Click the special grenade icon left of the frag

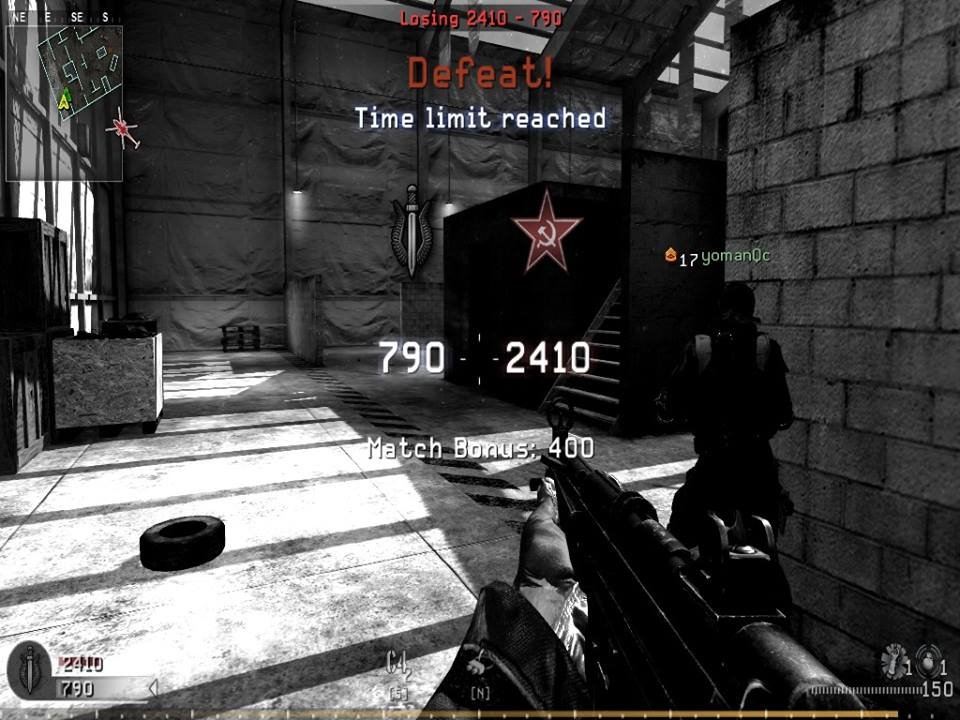pyautogui.click(x=892, y=661)
